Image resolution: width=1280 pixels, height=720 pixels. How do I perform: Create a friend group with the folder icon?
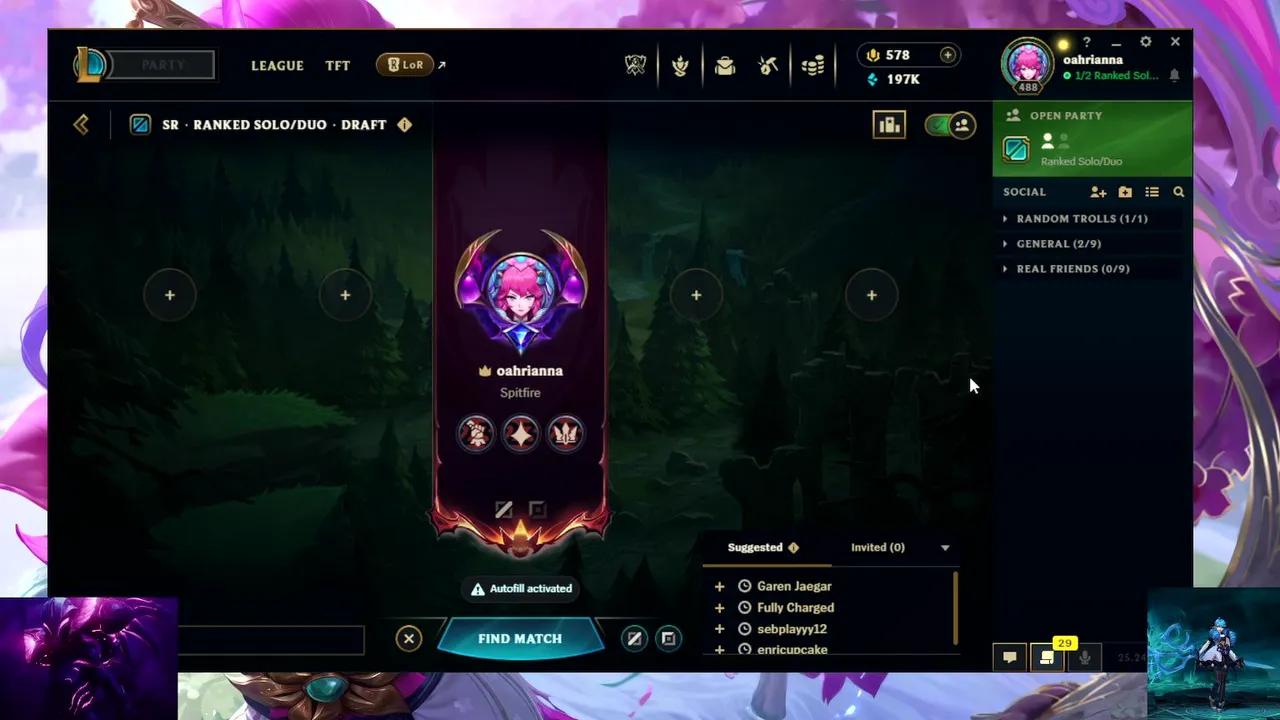pos(1125,192)
